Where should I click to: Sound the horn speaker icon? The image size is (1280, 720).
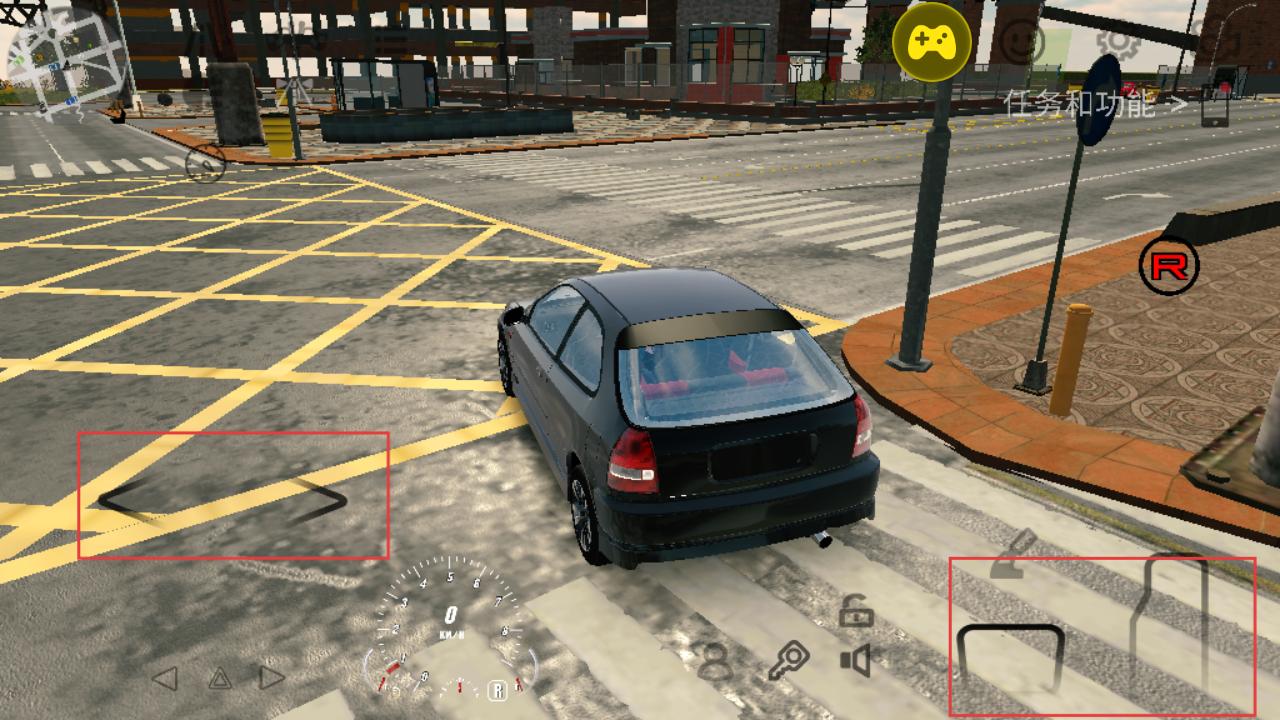click(856, 659)
